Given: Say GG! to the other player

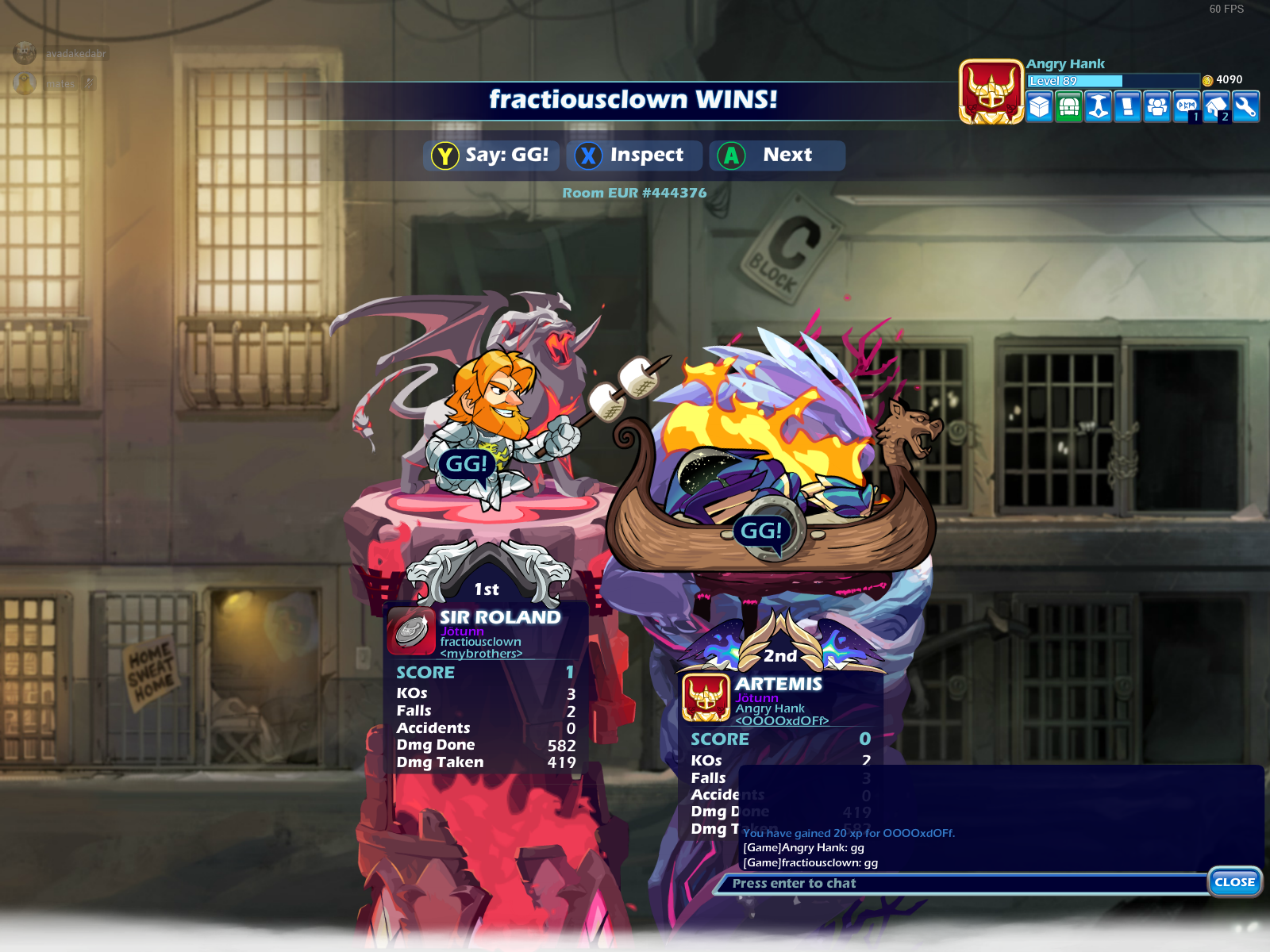Looking at the screenshot, I should [491, 155].
